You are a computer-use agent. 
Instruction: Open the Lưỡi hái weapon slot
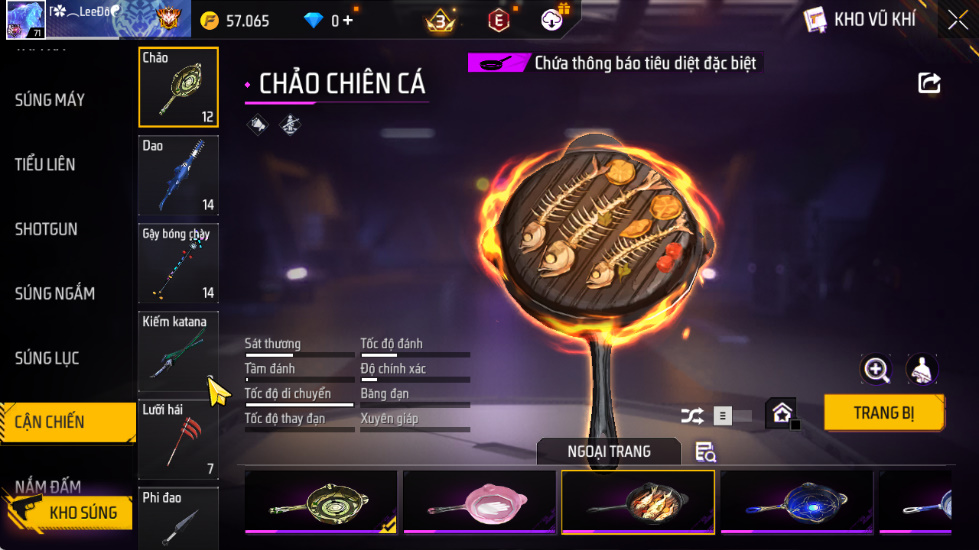pyautogui.click(x=178, y=439)
